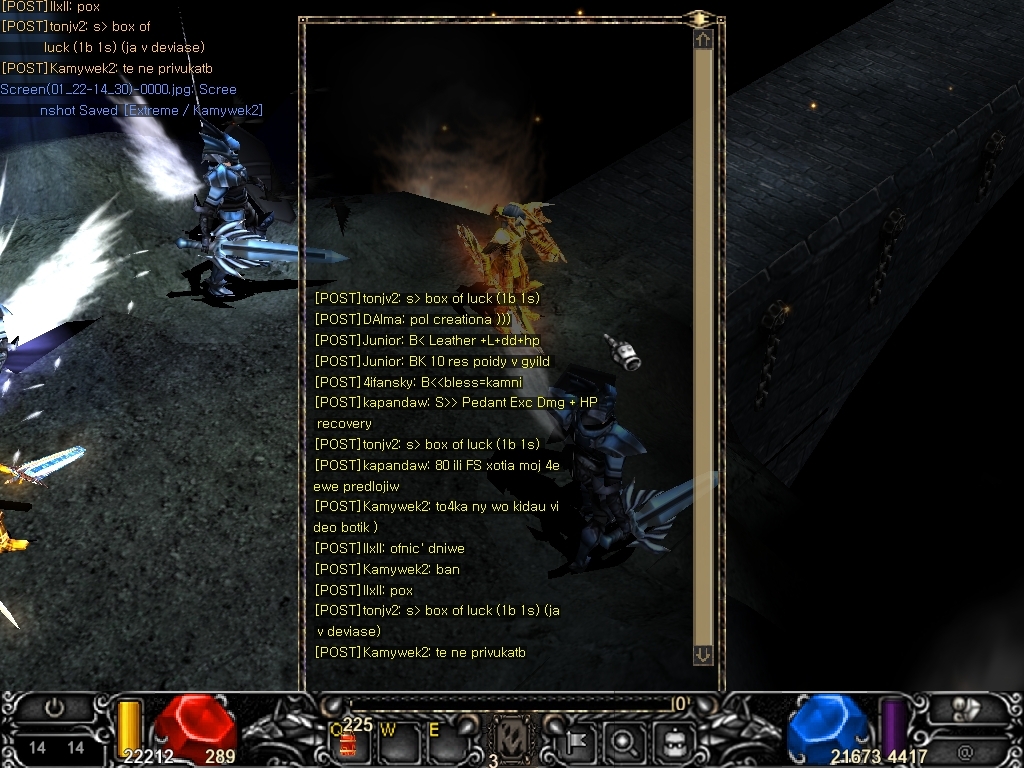
Task: Click 4ifansky's bless chat message
Action: coord(418,382)
